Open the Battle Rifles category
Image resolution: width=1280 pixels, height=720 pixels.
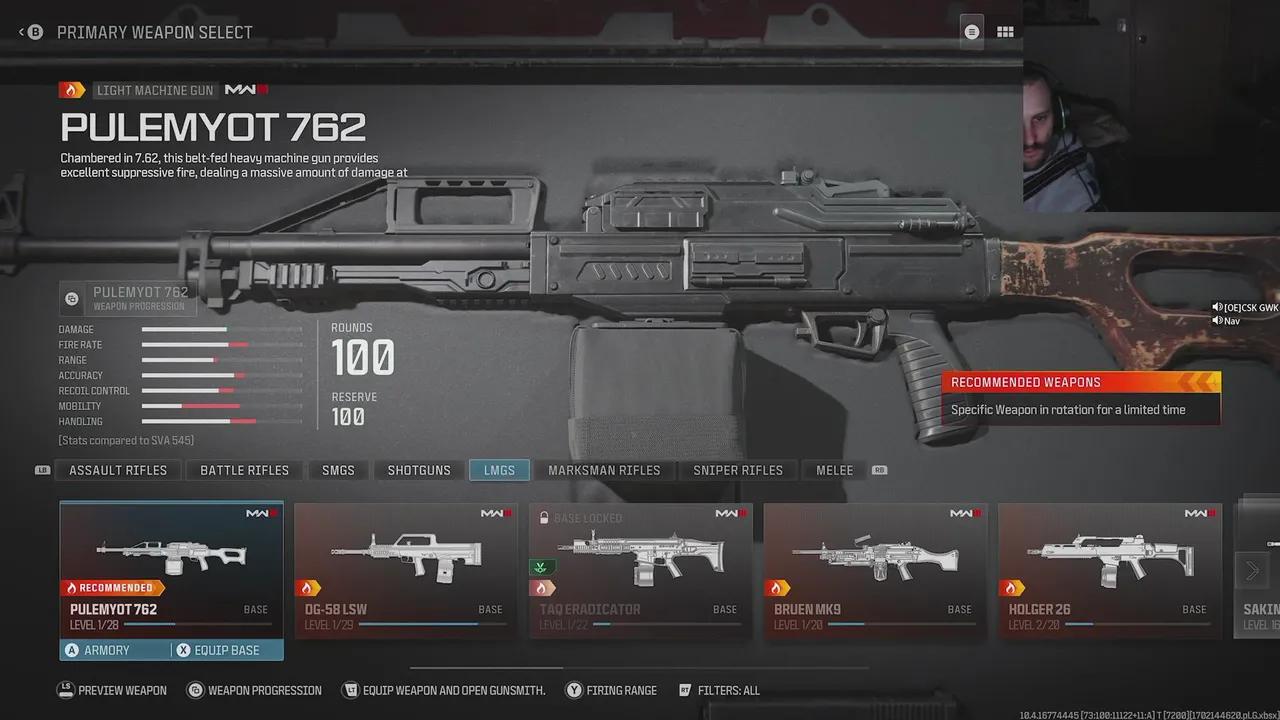[244, 470]
